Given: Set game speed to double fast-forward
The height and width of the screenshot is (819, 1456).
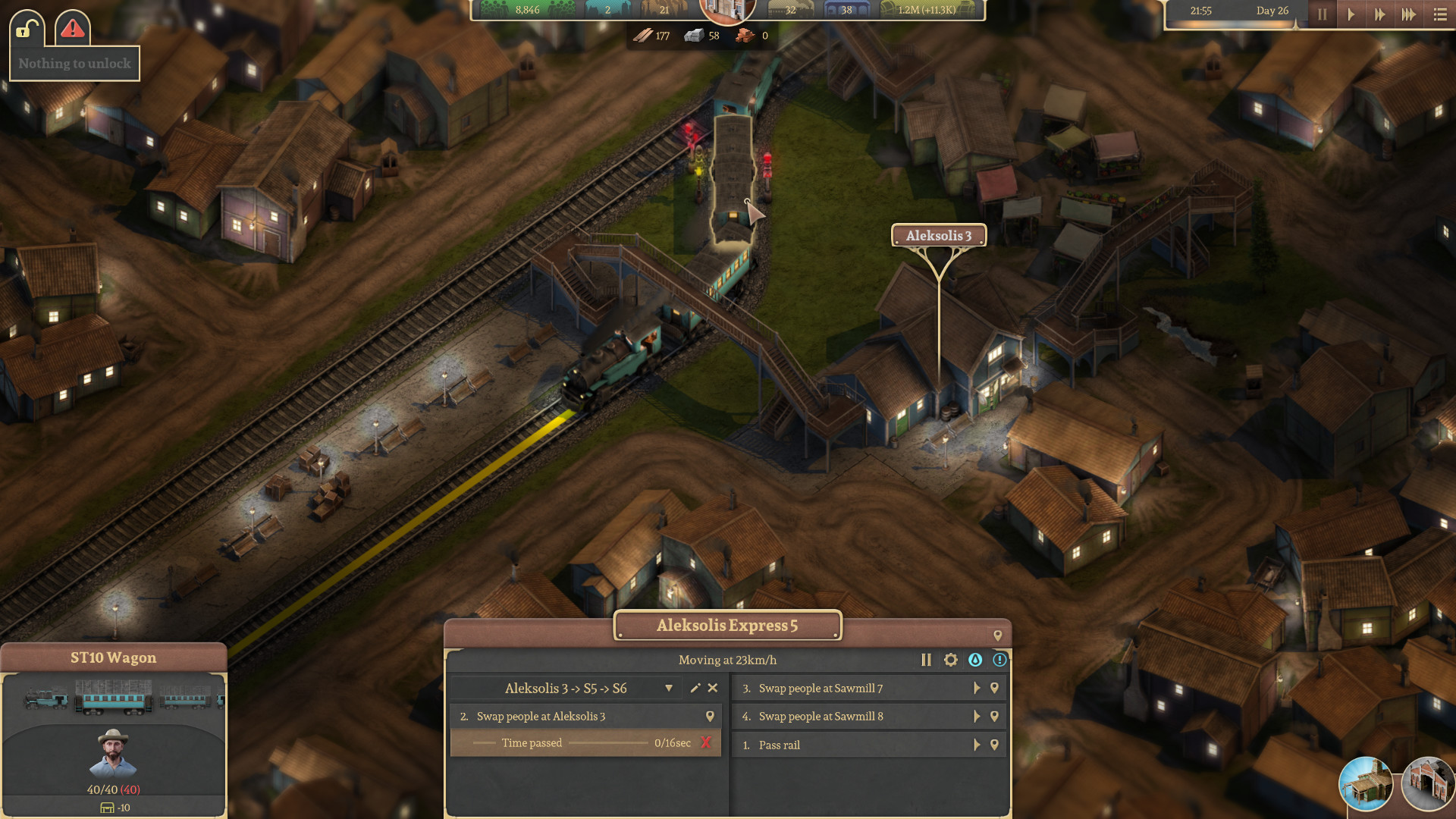Looking at the screenshot, I should 1379,14.
